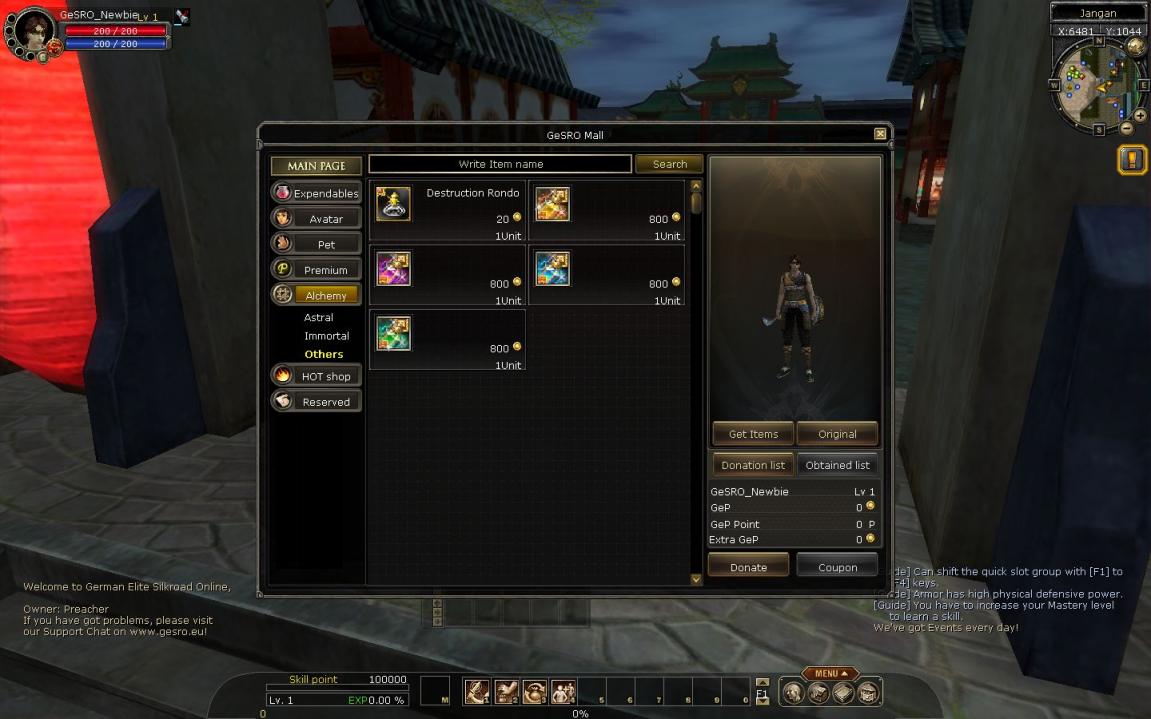Click the item name search field
This screenshot has height=719, width=1151.
pyautogui.click(x=500, y=164)
